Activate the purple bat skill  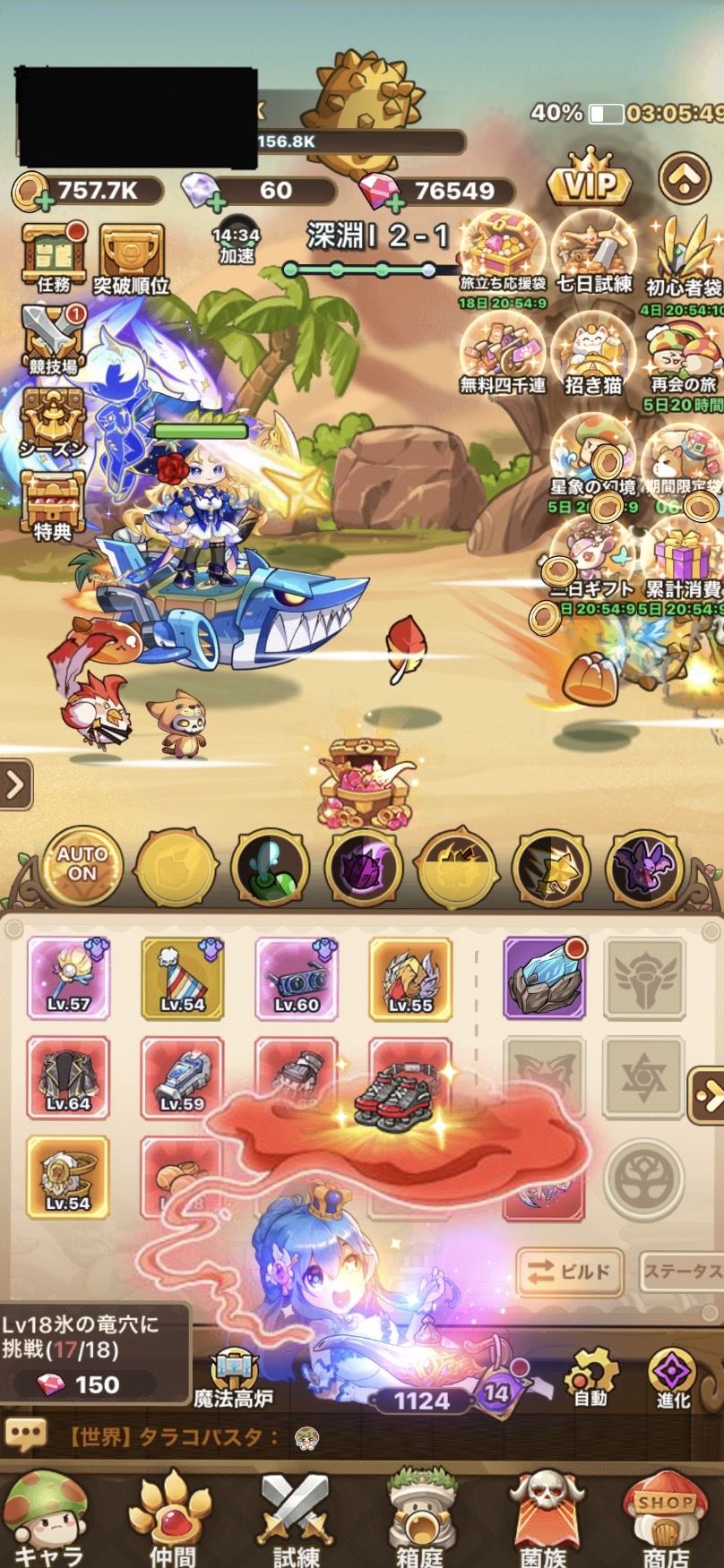tap(645, 867)
